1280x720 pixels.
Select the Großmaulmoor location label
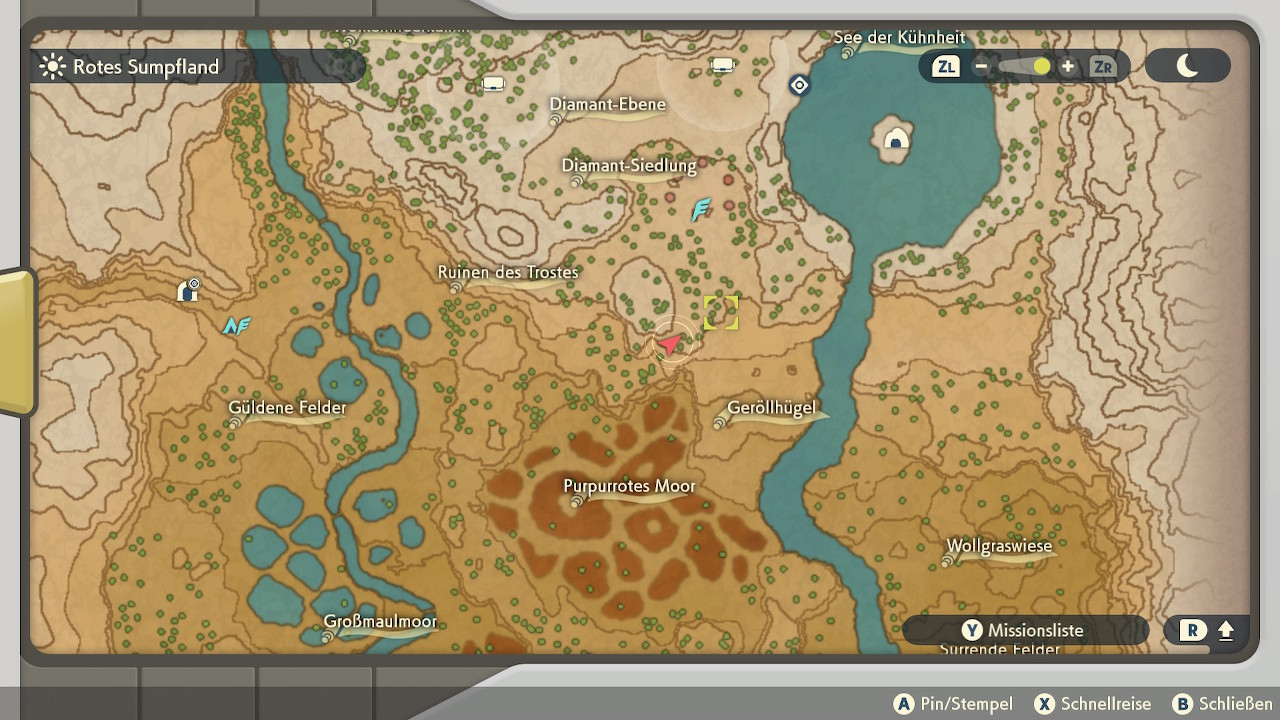pyautogui.click(x=380, y=622)
